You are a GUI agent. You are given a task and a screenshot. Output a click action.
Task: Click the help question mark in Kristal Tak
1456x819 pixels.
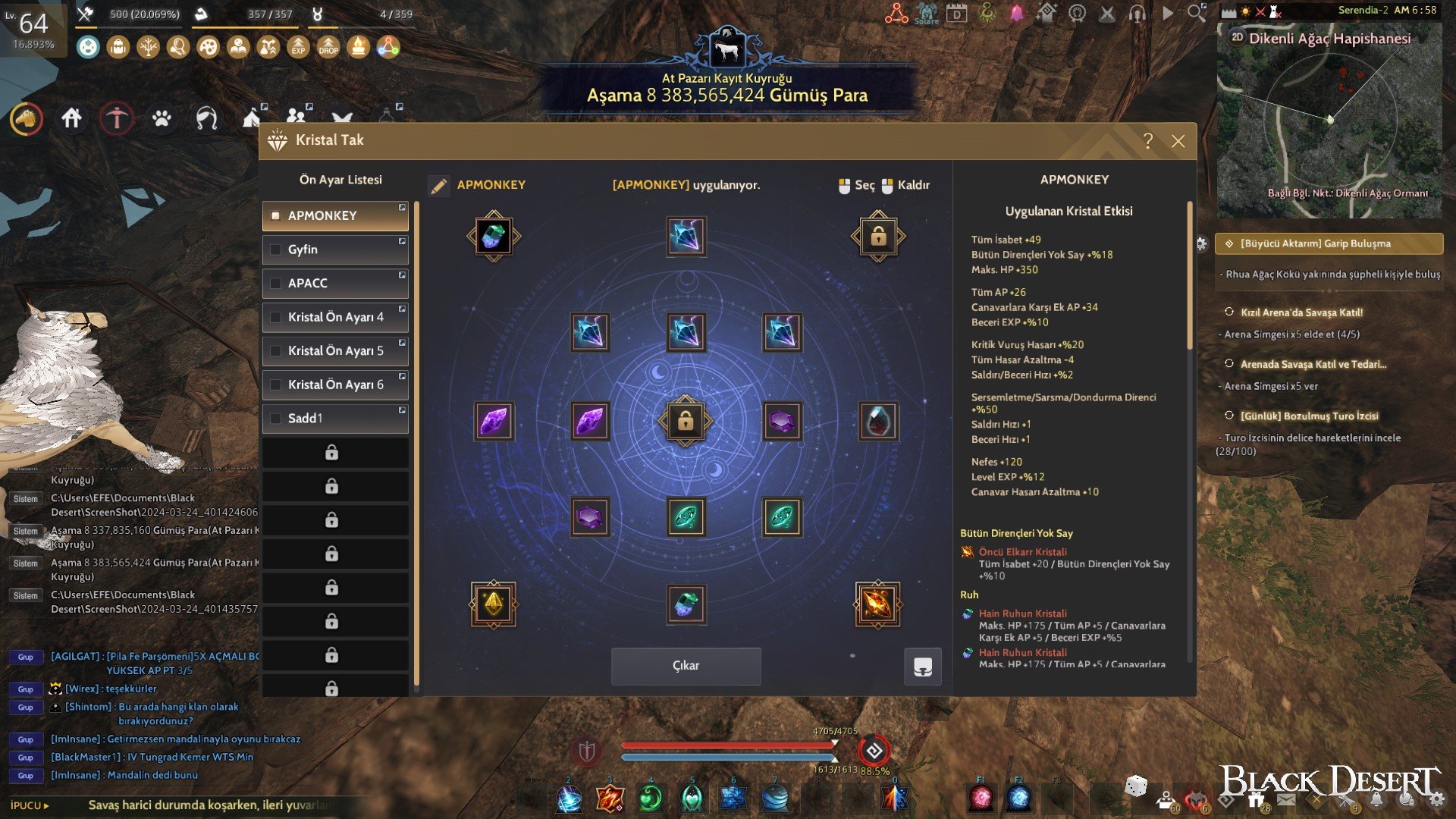point(1147,140)
